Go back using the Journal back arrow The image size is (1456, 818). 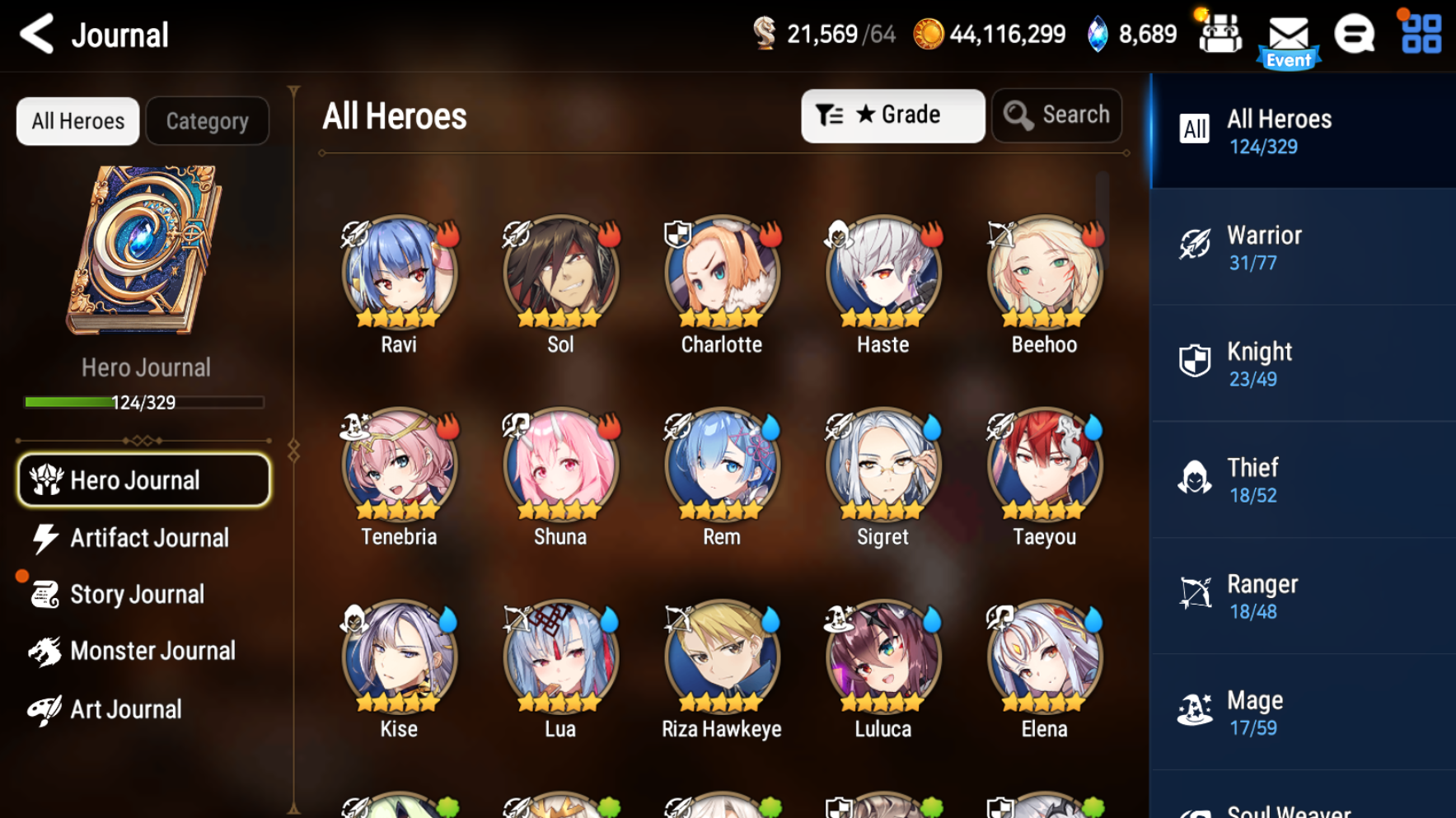click(x=35, y=34)
